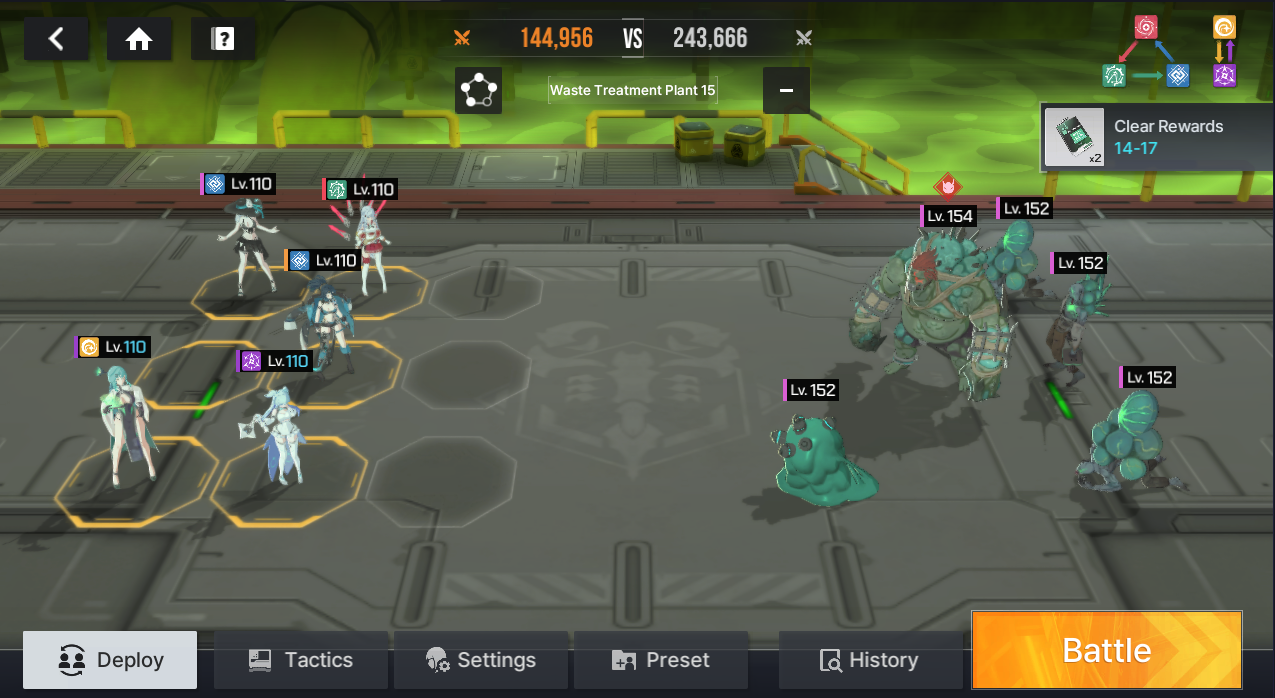The width and height of the screenshot is (1275, 698).
Task: View the Clear Rewards panel
Action: pos(1157,137)
